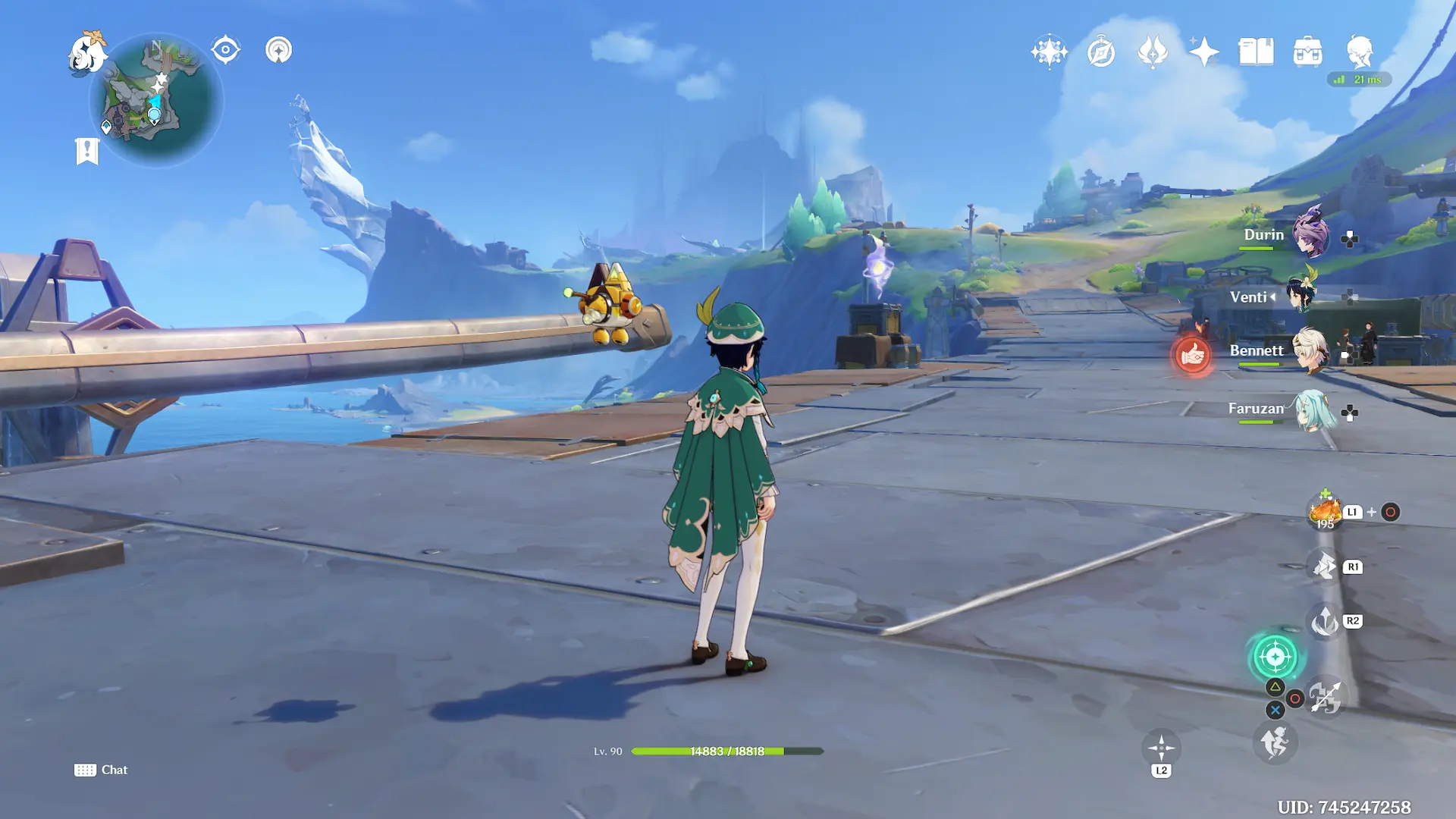Switch to party member Durin
Image resolution: width=1456 pixels, height=819 pixels.
[1310, 234]
